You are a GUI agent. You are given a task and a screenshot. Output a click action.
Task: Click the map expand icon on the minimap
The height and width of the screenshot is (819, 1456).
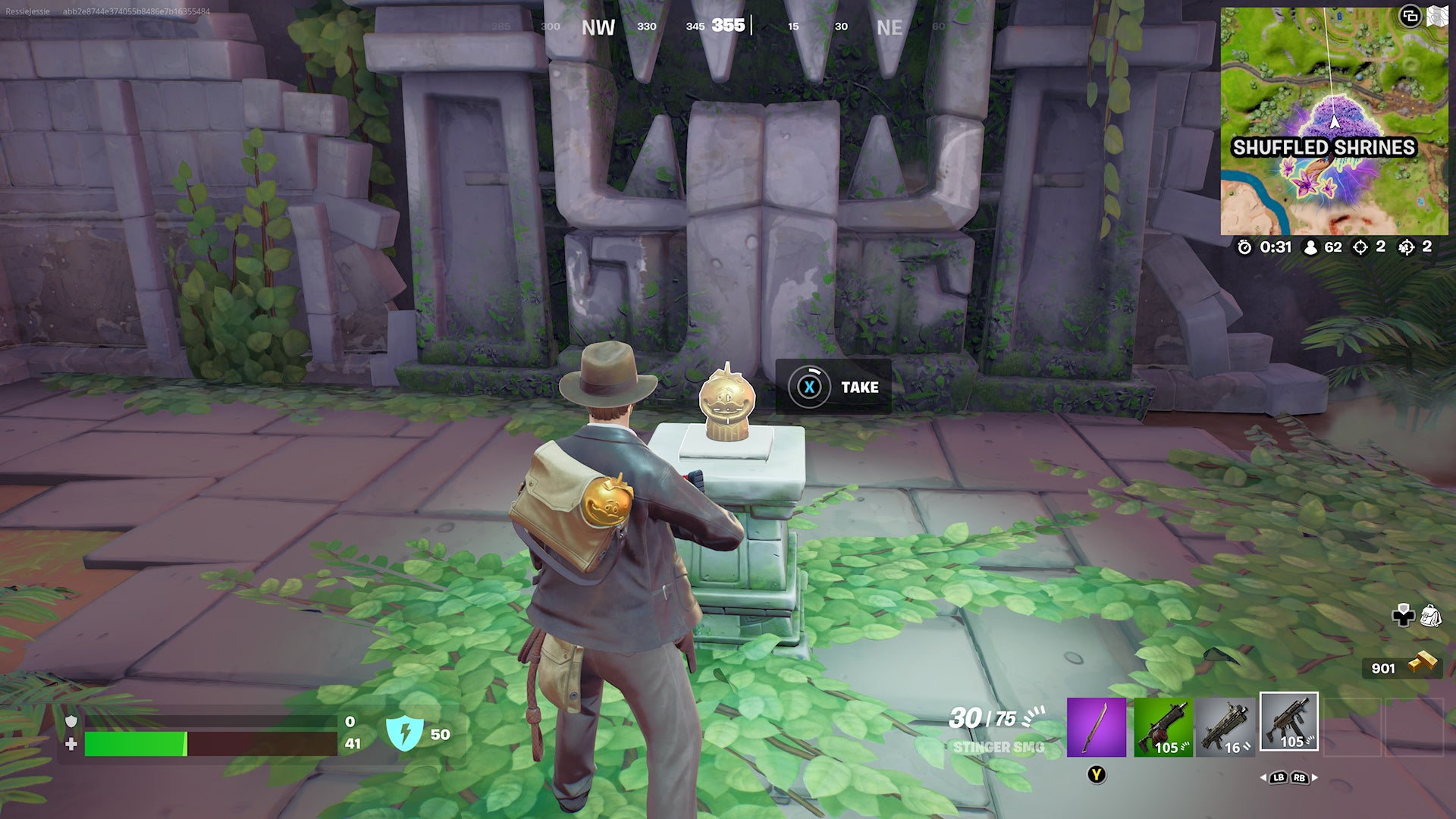pos(1409,15)
